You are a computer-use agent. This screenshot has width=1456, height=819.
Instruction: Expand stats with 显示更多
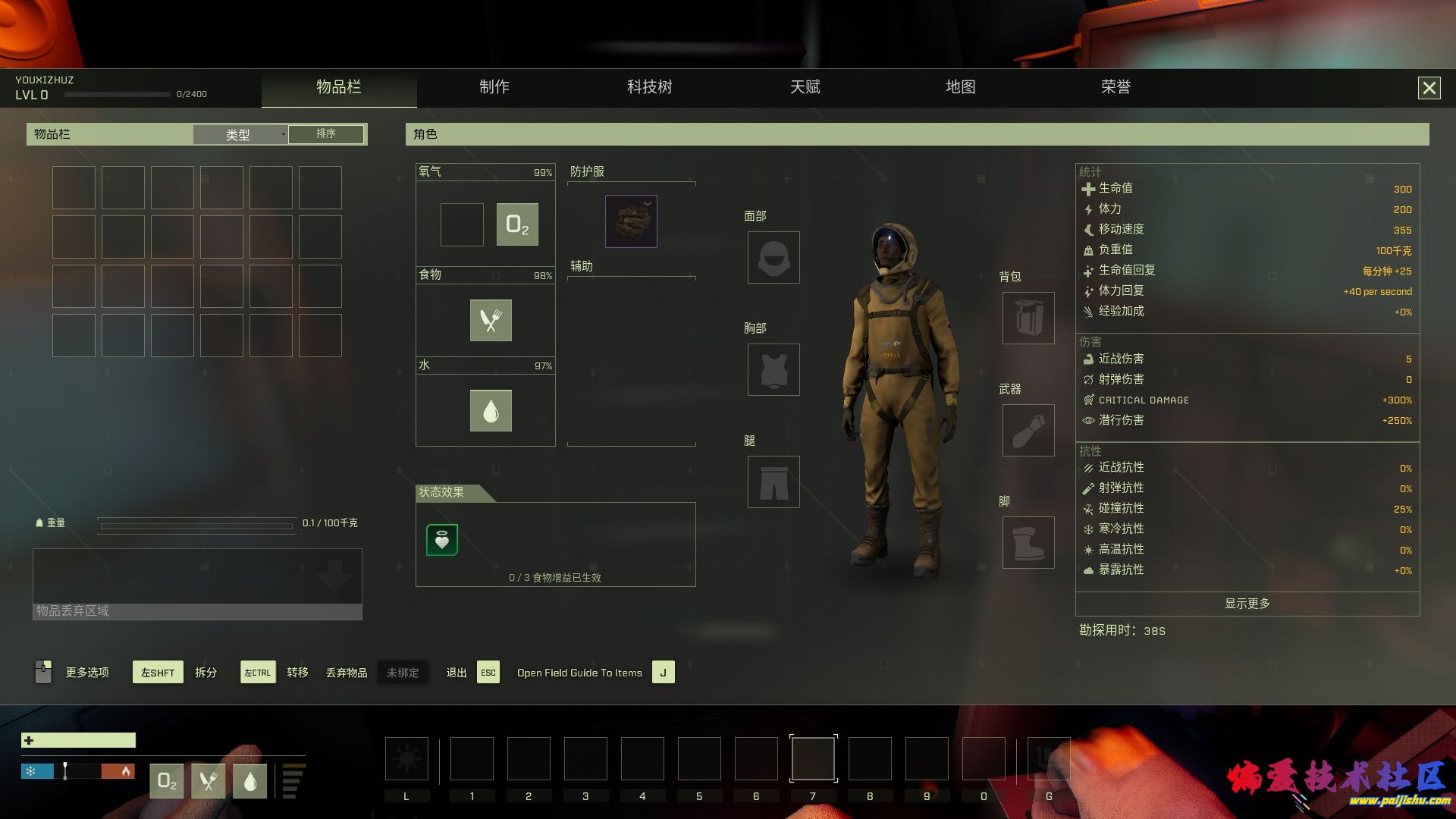1247,604
